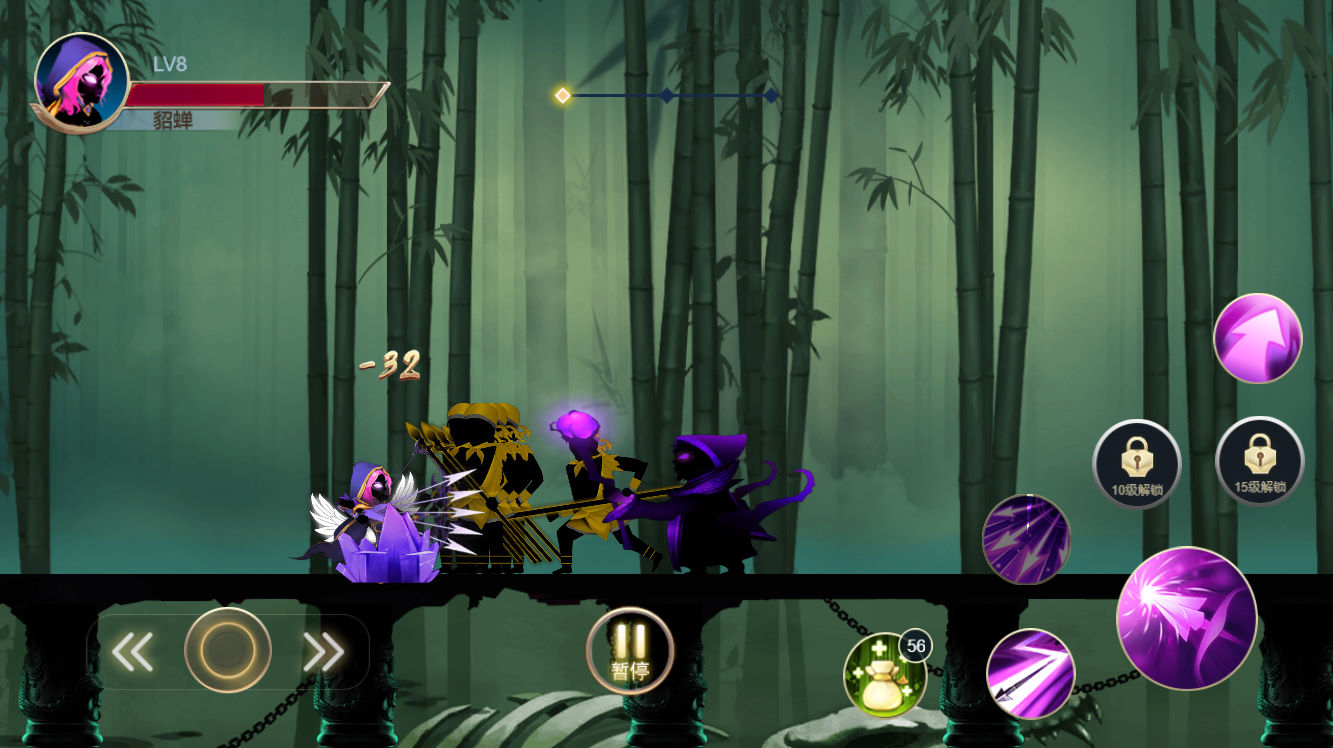Cast the piercing lightning arrow skill
The height and width of the screenshot is (748, 1333).
[x=1030, y=673]
